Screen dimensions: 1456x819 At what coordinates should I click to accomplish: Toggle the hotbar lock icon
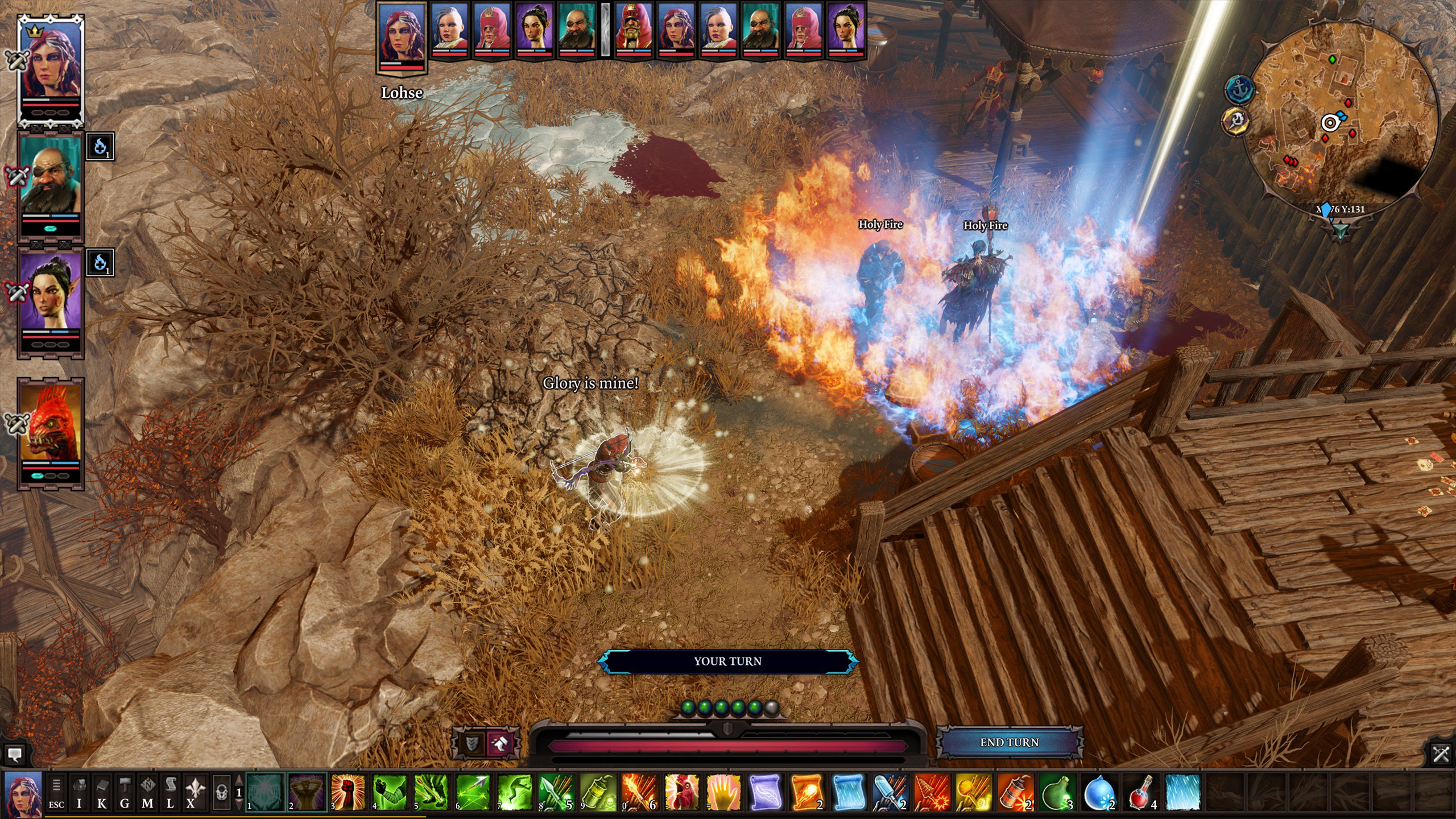tap(222, 792)
